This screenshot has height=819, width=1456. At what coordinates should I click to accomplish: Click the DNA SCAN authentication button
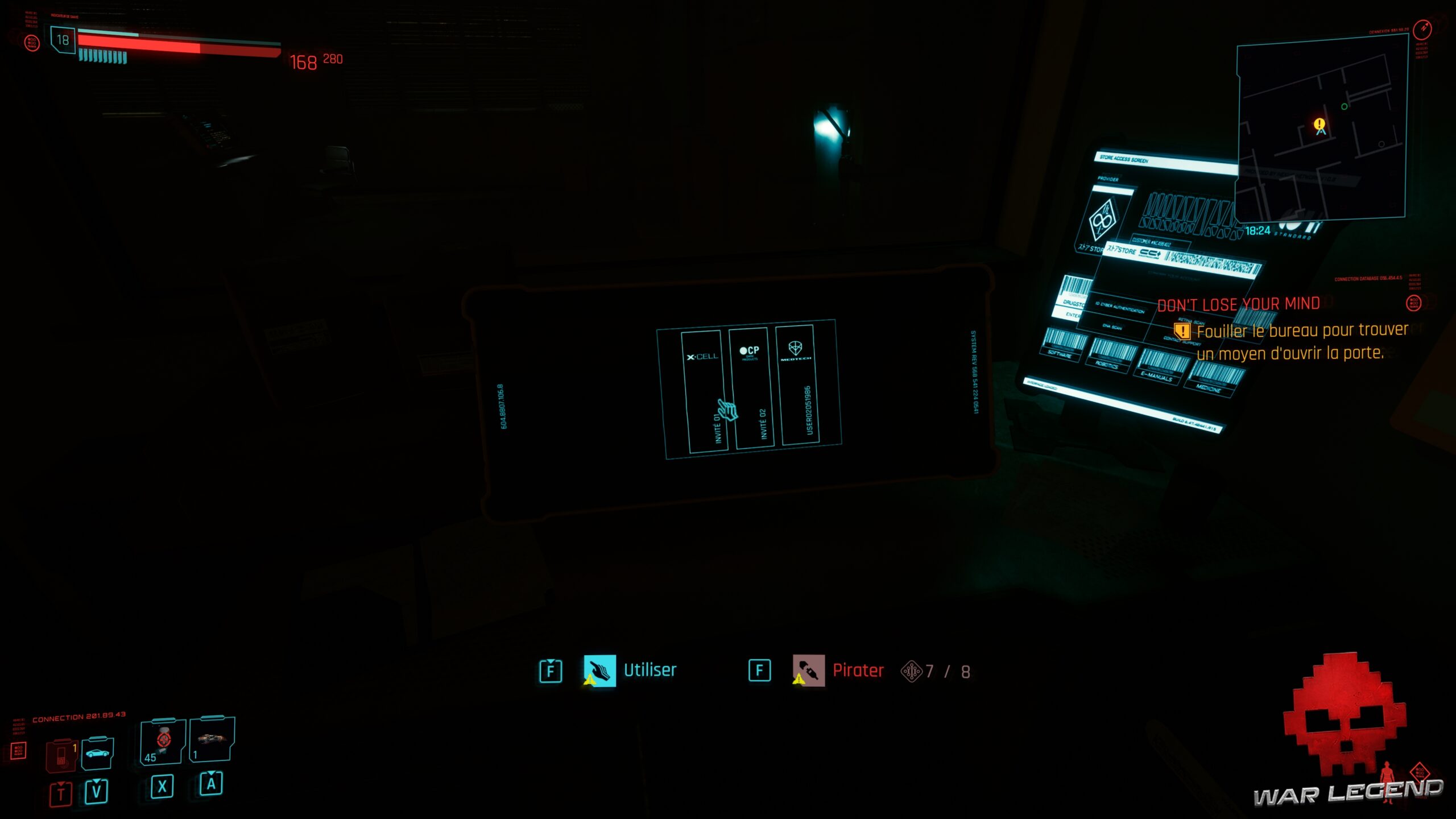1112,327
